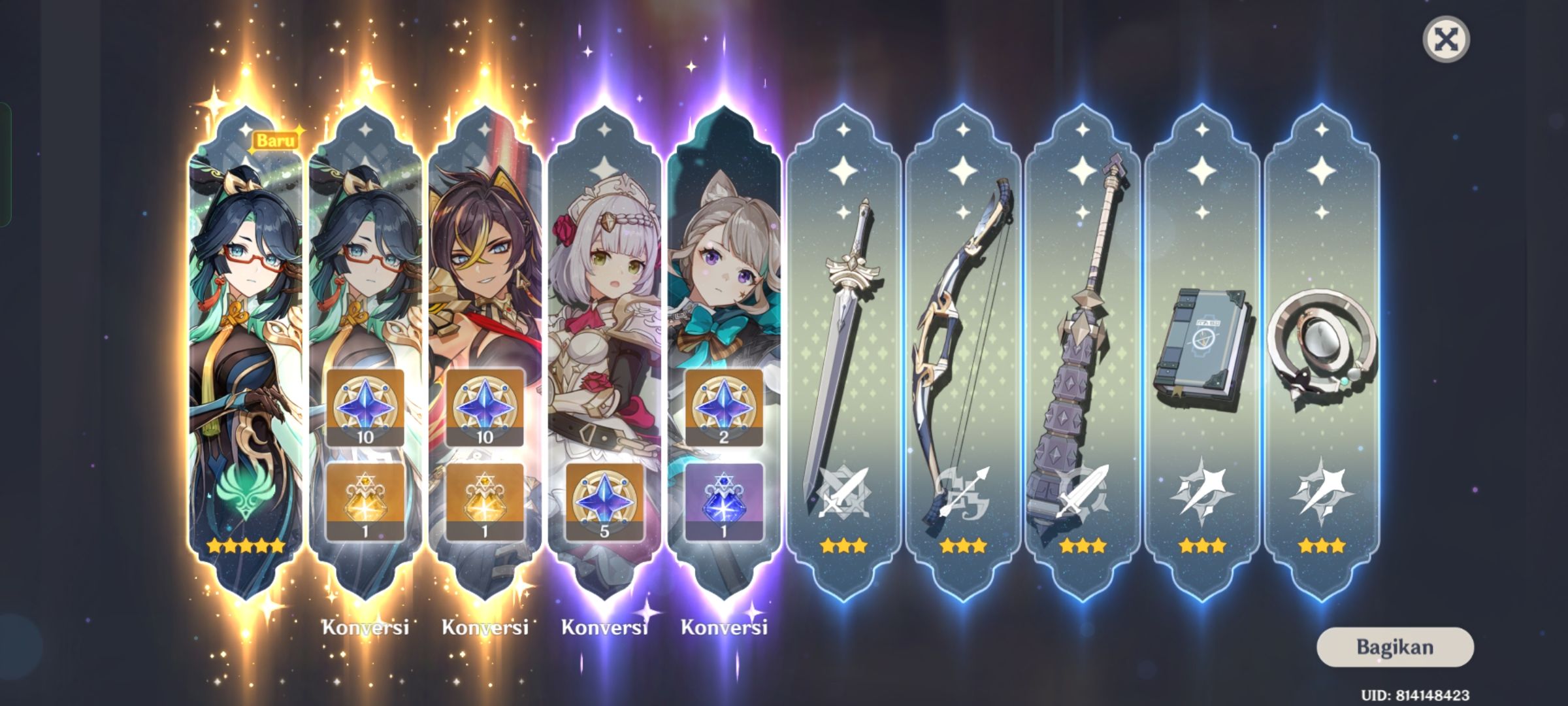Tap the Bagikan share button
The width and height of the screenshot is (1568, 706).
coord(1395,647)
